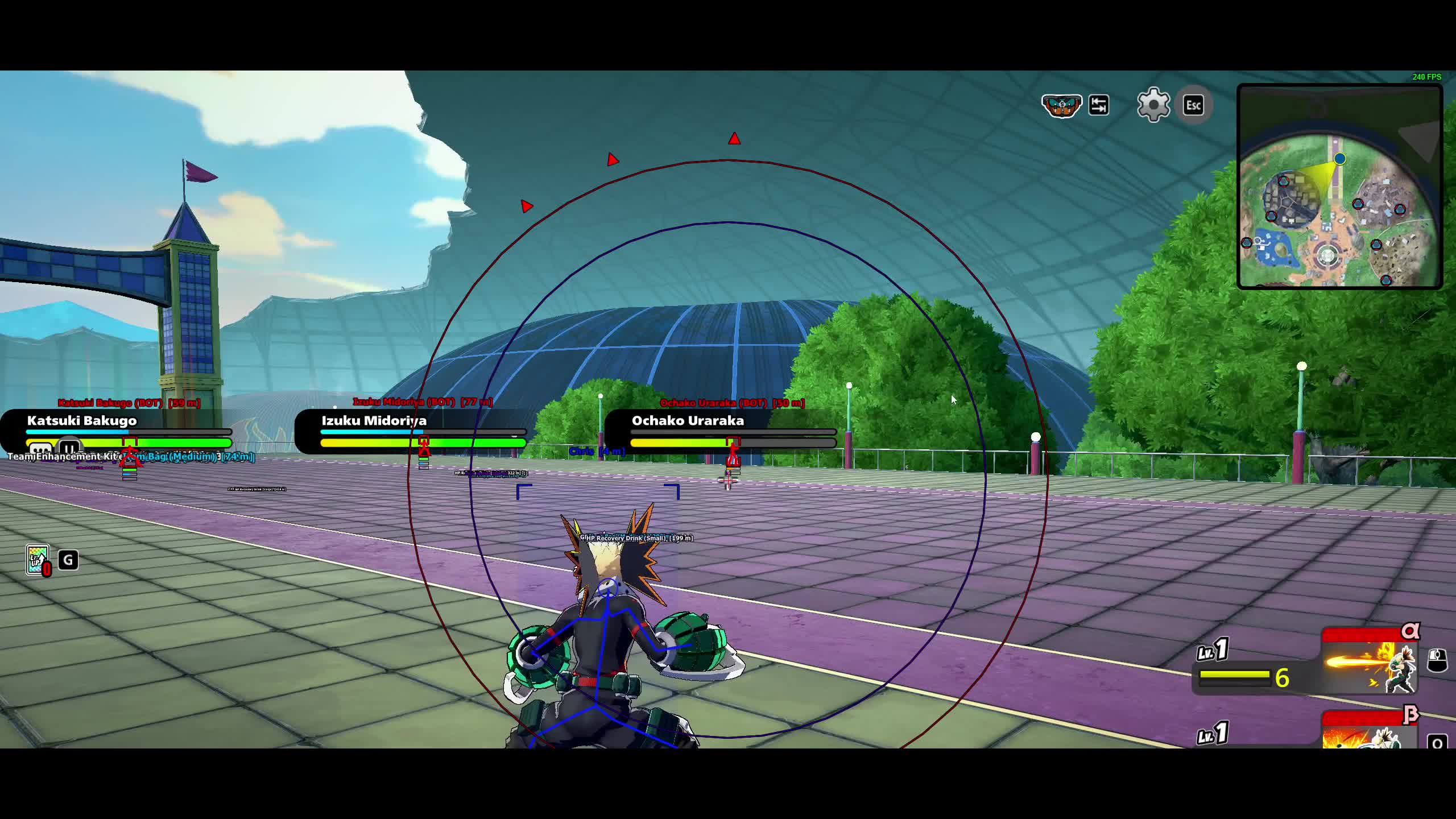Use the Lv. Up skill card
The height and width of the screenshot is (819, 1456).
click(x=38, y=560)
